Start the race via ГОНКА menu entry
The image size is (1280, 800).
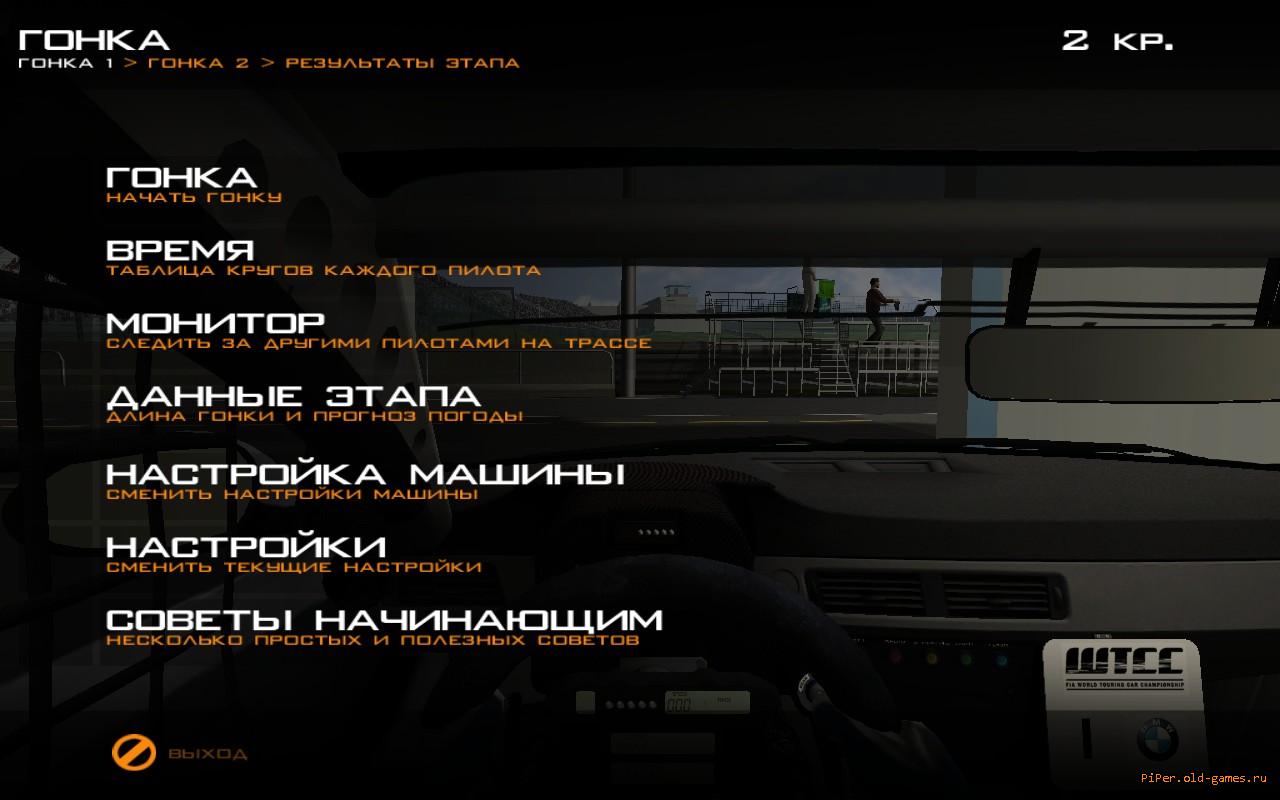tap(181, 178)
